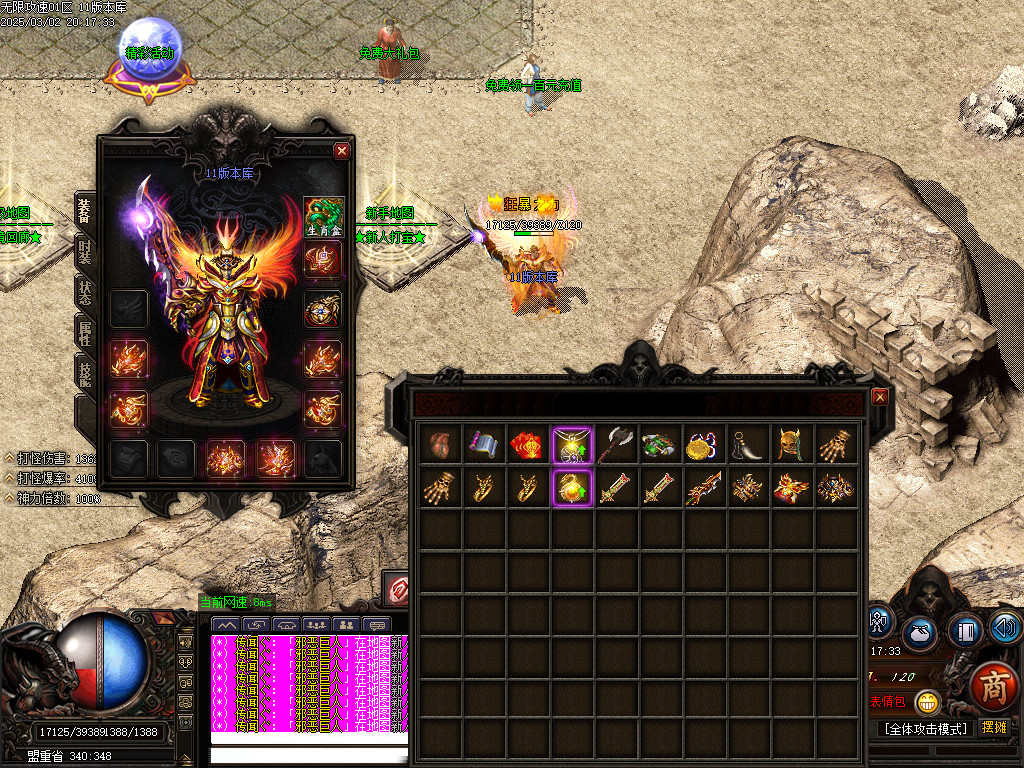
Task: Pick the battle axe in inventory
Action: click(x=617, y=444)
